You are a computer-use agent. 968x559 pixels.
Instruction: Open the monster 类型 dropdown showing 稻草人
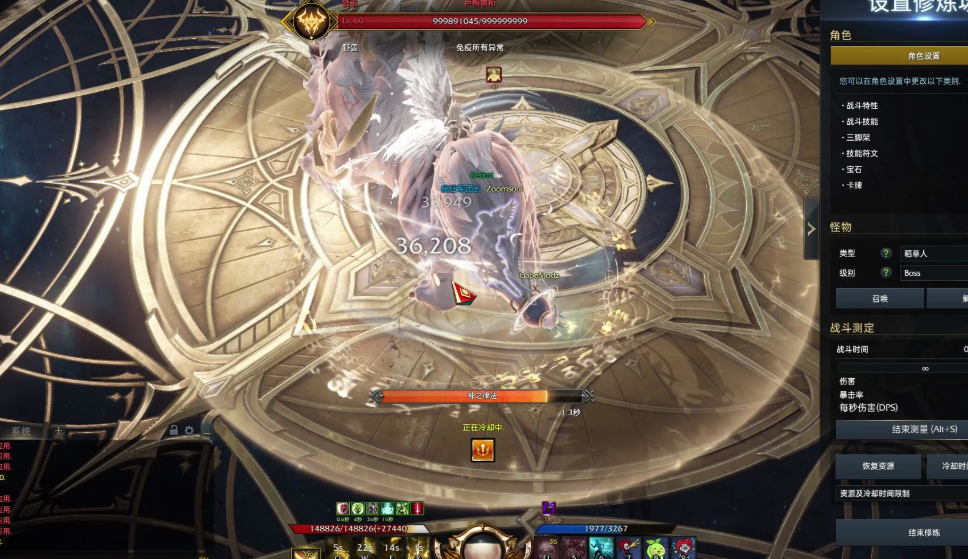pyautogui.click(x=932, y=254)
